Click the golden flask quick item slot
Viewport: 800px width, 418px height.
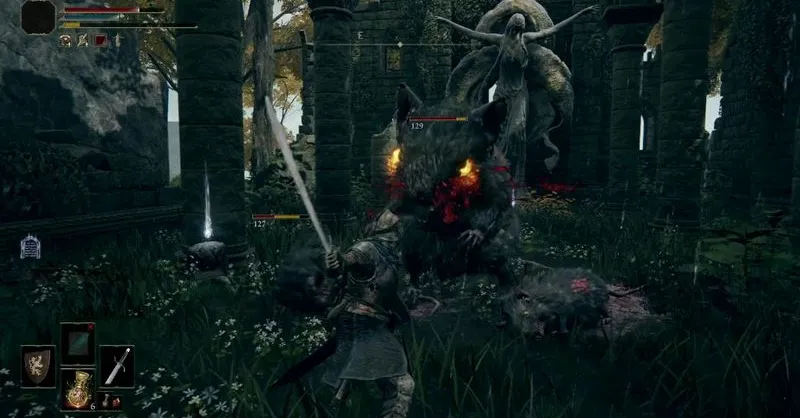(78, 389)
